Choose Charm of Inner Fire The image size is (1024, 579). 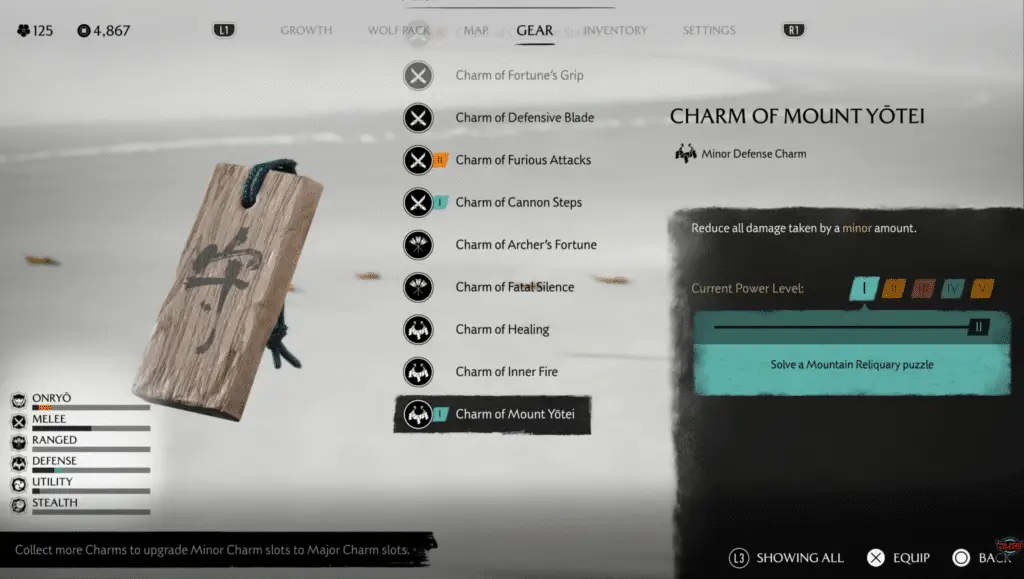point(506,372)
